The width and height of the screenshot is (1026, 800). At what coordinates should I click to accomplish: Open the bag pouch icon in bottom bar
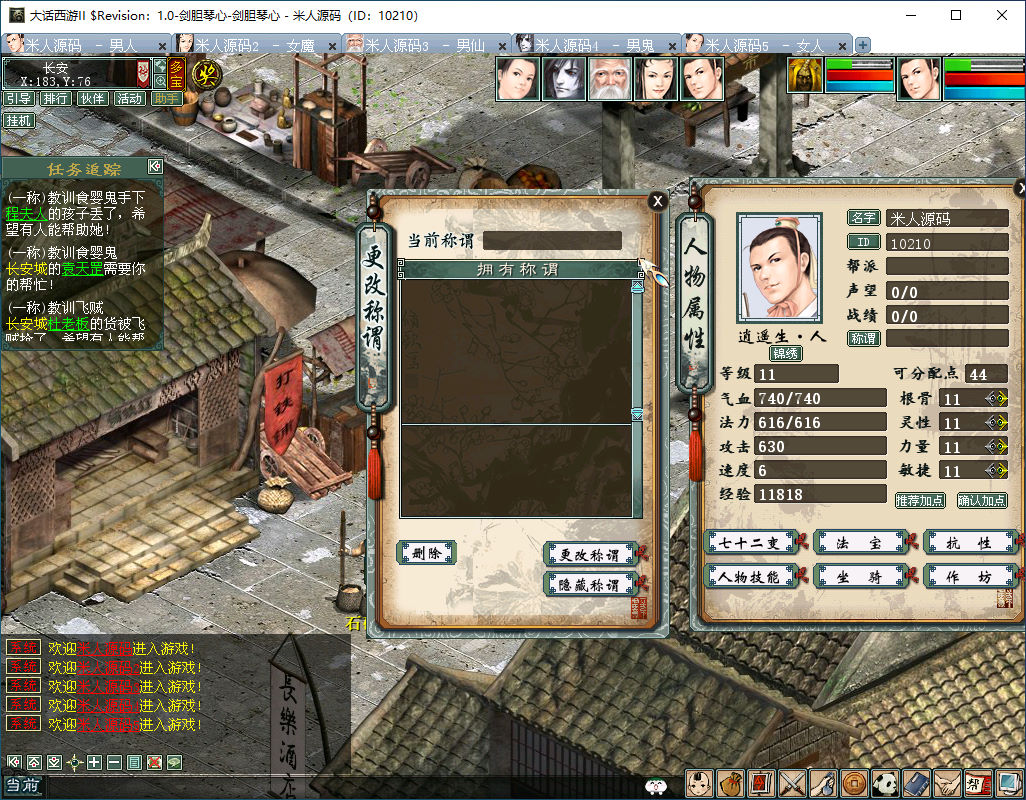pyautogui.click(x=731, y=783)
